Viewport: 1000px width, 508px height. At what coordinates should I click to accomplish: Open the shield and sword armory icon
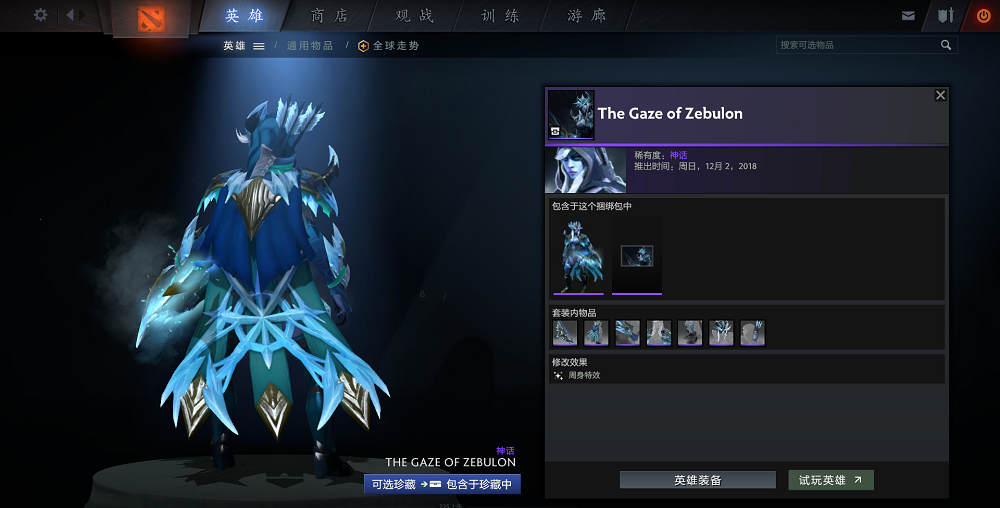coord(945,16)
